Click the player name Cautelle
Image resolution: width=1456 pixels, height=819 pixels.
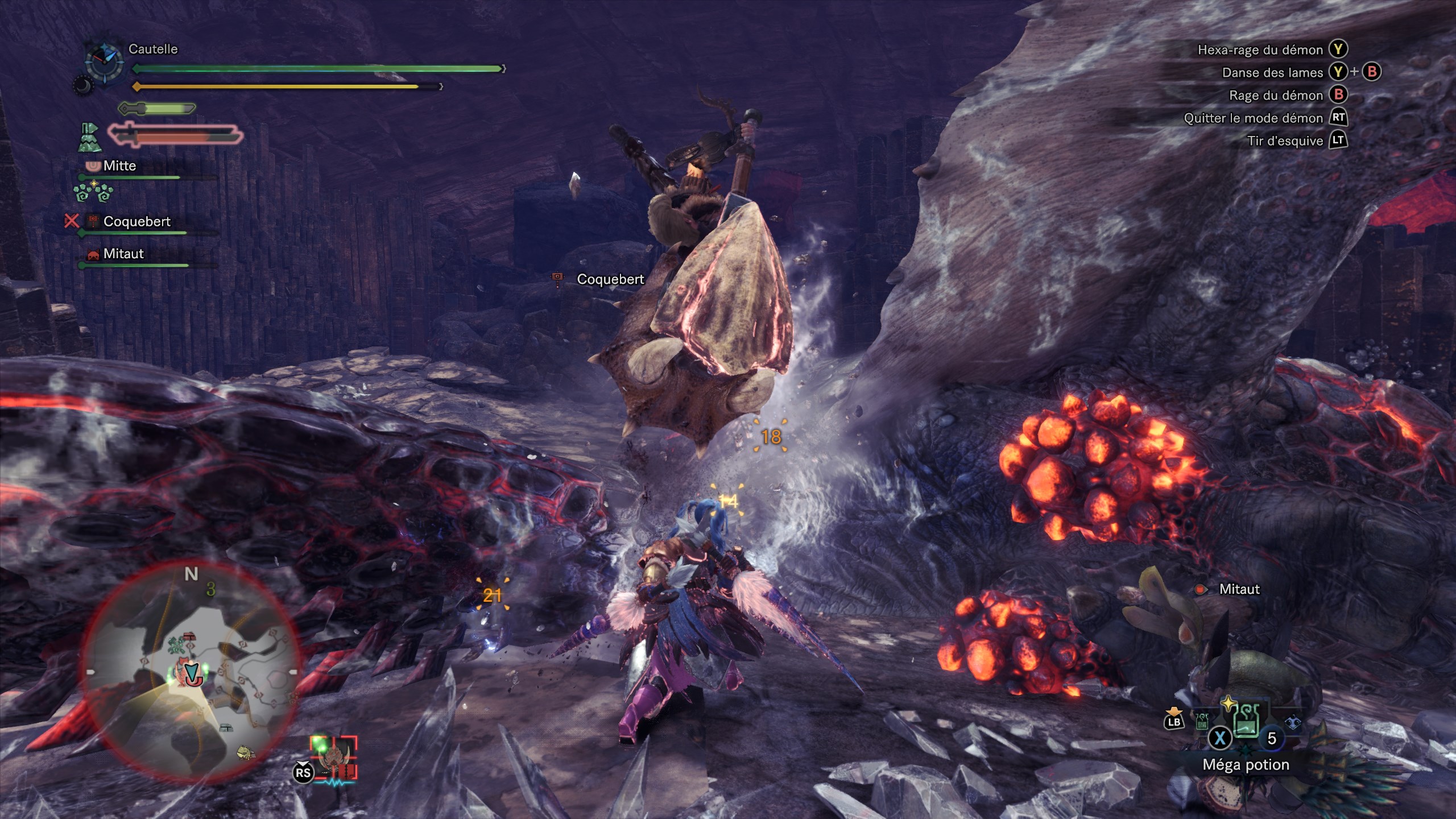(x=153, y=49)
